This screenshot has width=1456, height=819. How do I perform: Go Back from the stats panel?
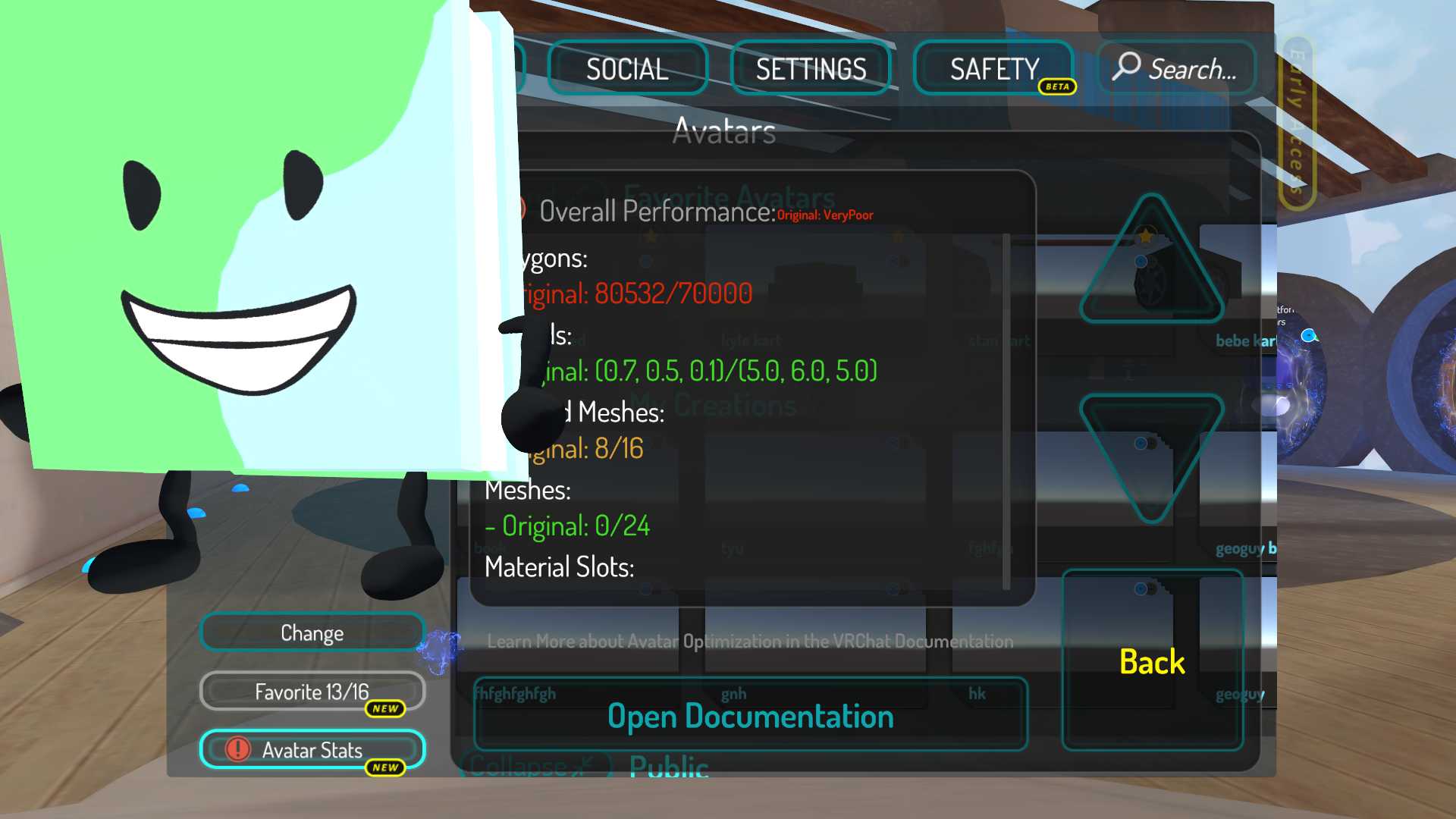1152,661
